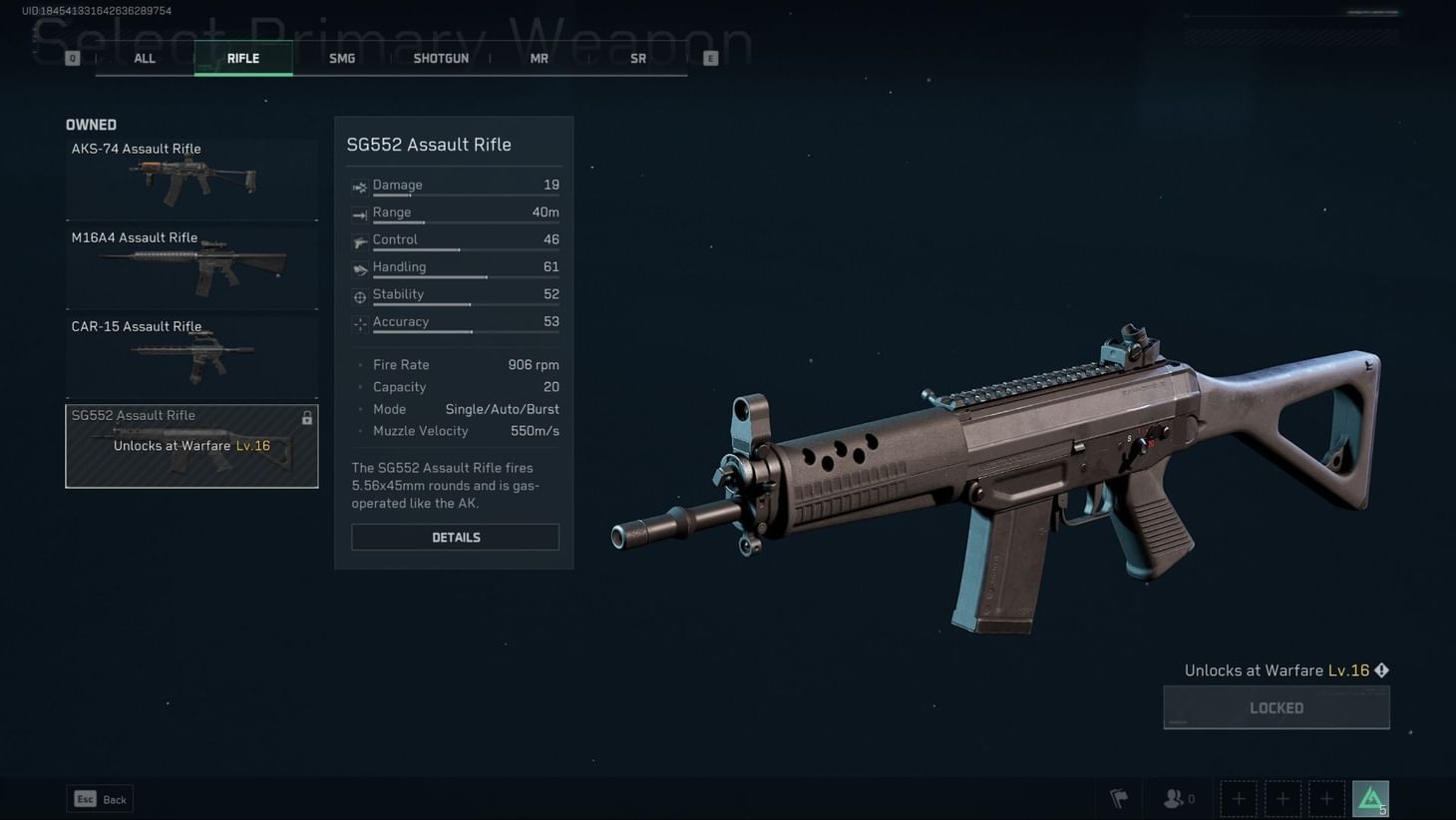1456x820 pixels.
Task: Click the info diamond next to Unlocks at Warfare
Action: point(1381,670)
